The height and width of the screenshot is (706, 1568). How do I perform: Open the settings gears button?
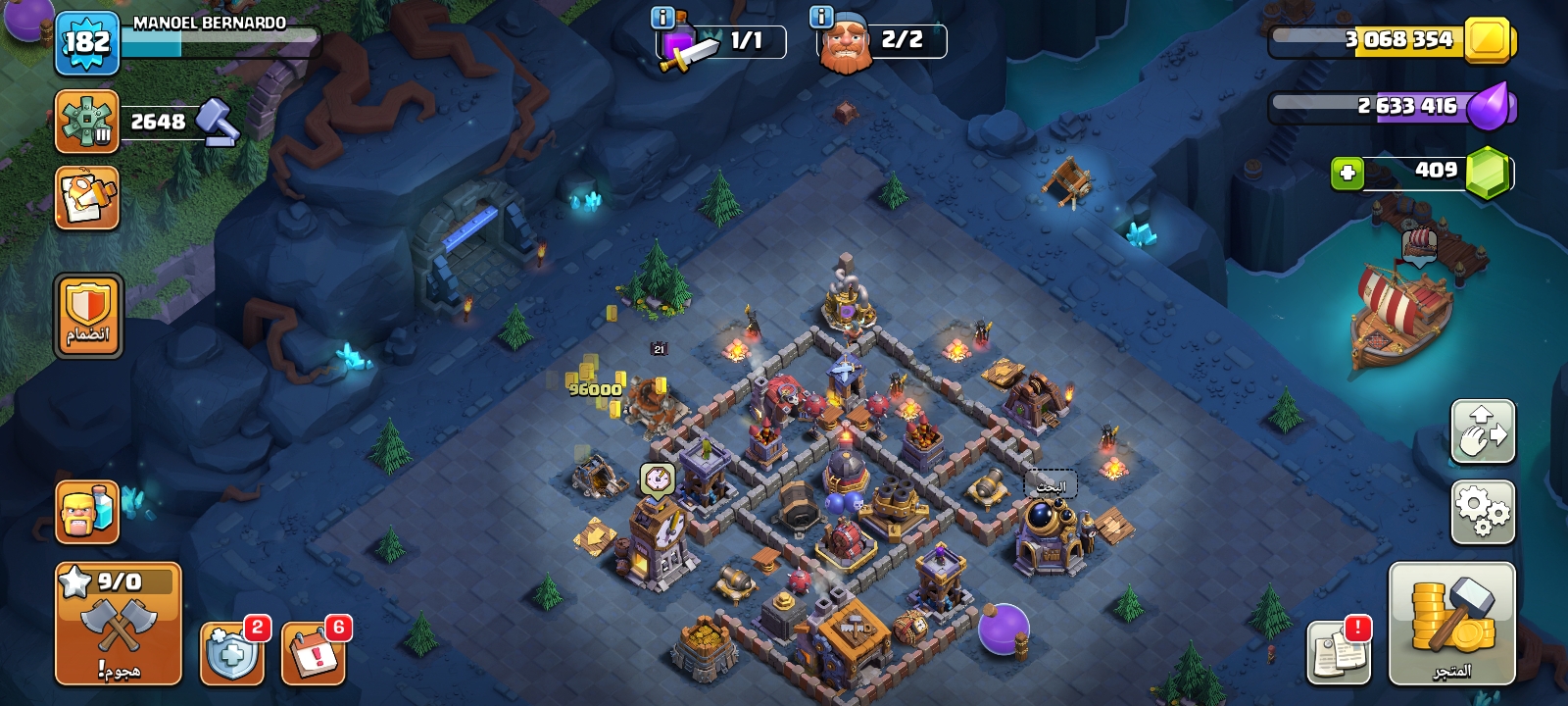(x=1483, y=512)
